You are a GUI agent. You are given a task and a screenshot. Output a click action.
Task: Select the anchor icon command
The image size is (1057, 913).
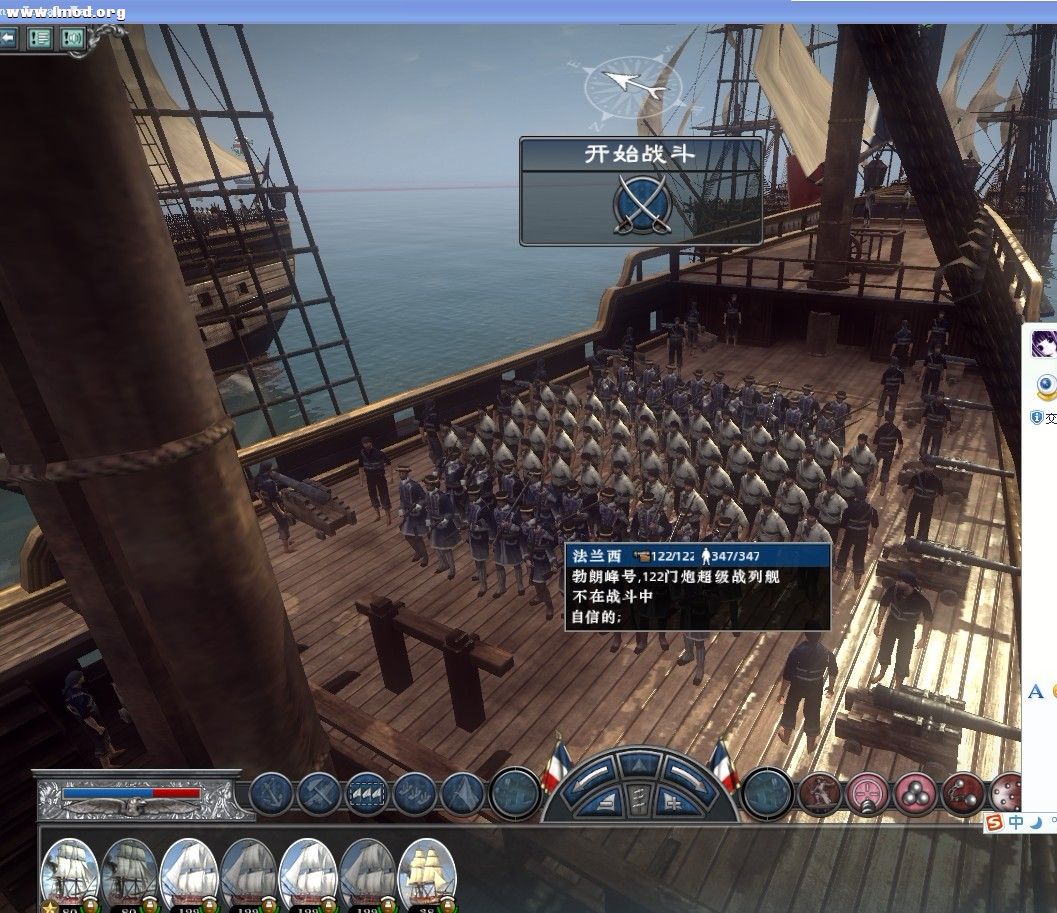270,793
